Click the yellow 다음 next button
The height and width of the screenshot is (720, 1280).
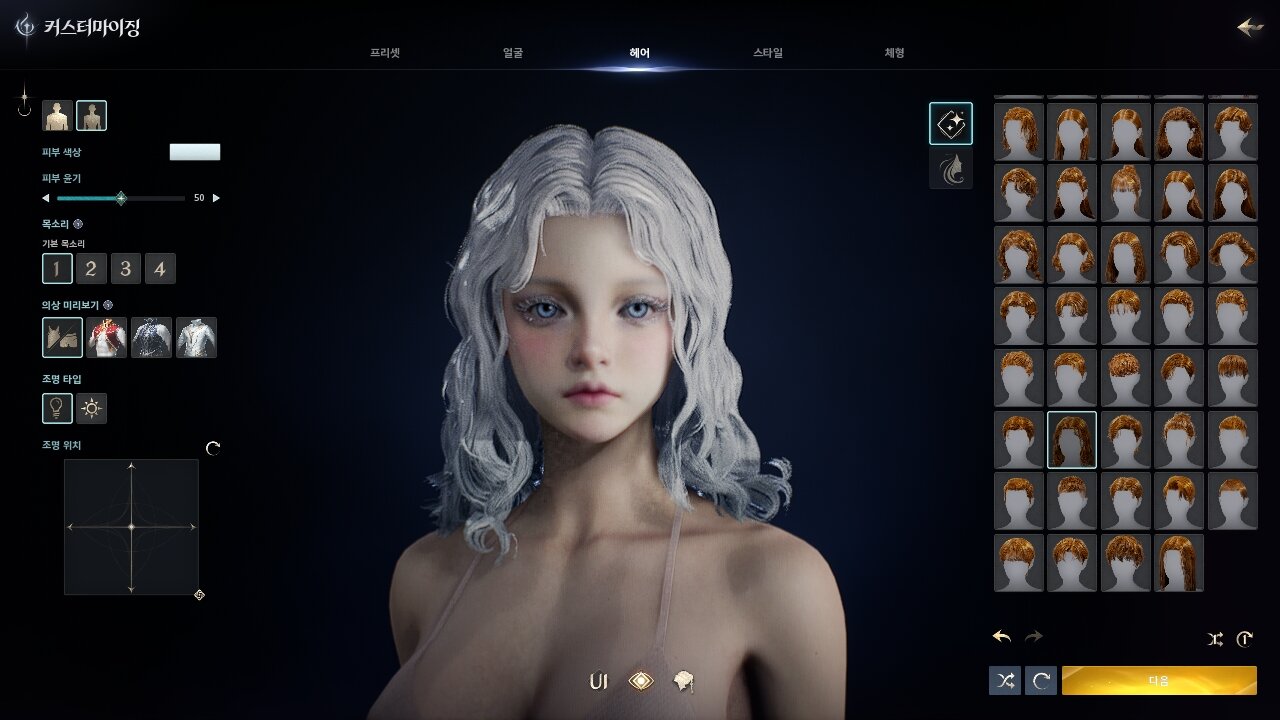pyautogui.click(x=1159, y=681)
